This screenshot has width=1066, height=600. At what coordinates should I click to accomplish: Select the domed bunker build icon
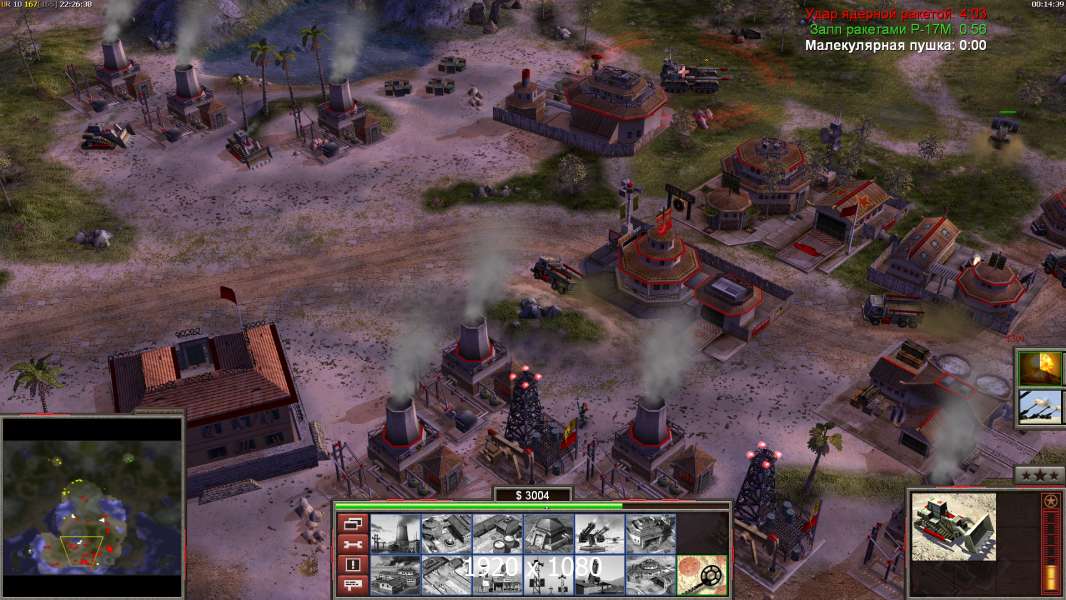[548, 533]
